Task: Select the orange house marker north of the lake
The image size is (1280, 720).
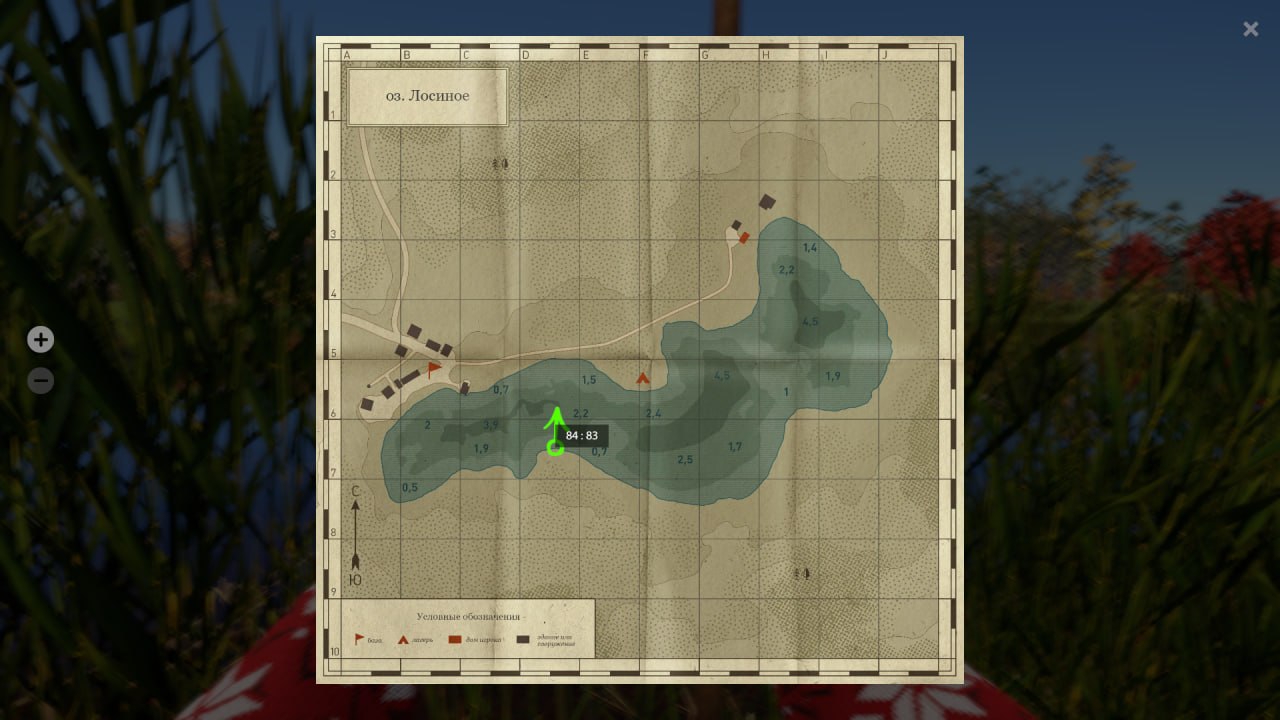Action: tap(744, 237)
